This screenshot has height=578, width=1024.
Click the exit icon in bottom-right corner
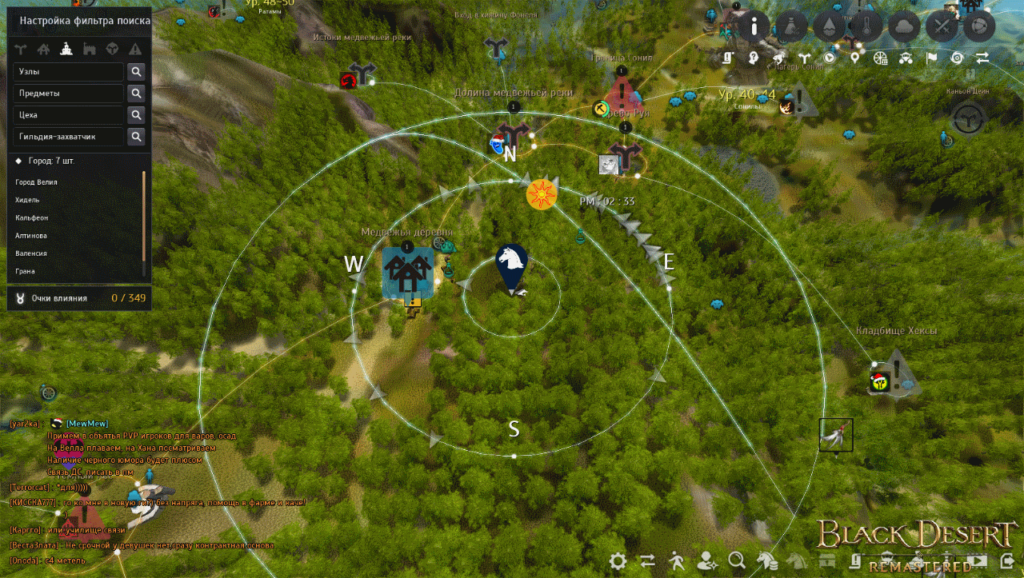1007,561
